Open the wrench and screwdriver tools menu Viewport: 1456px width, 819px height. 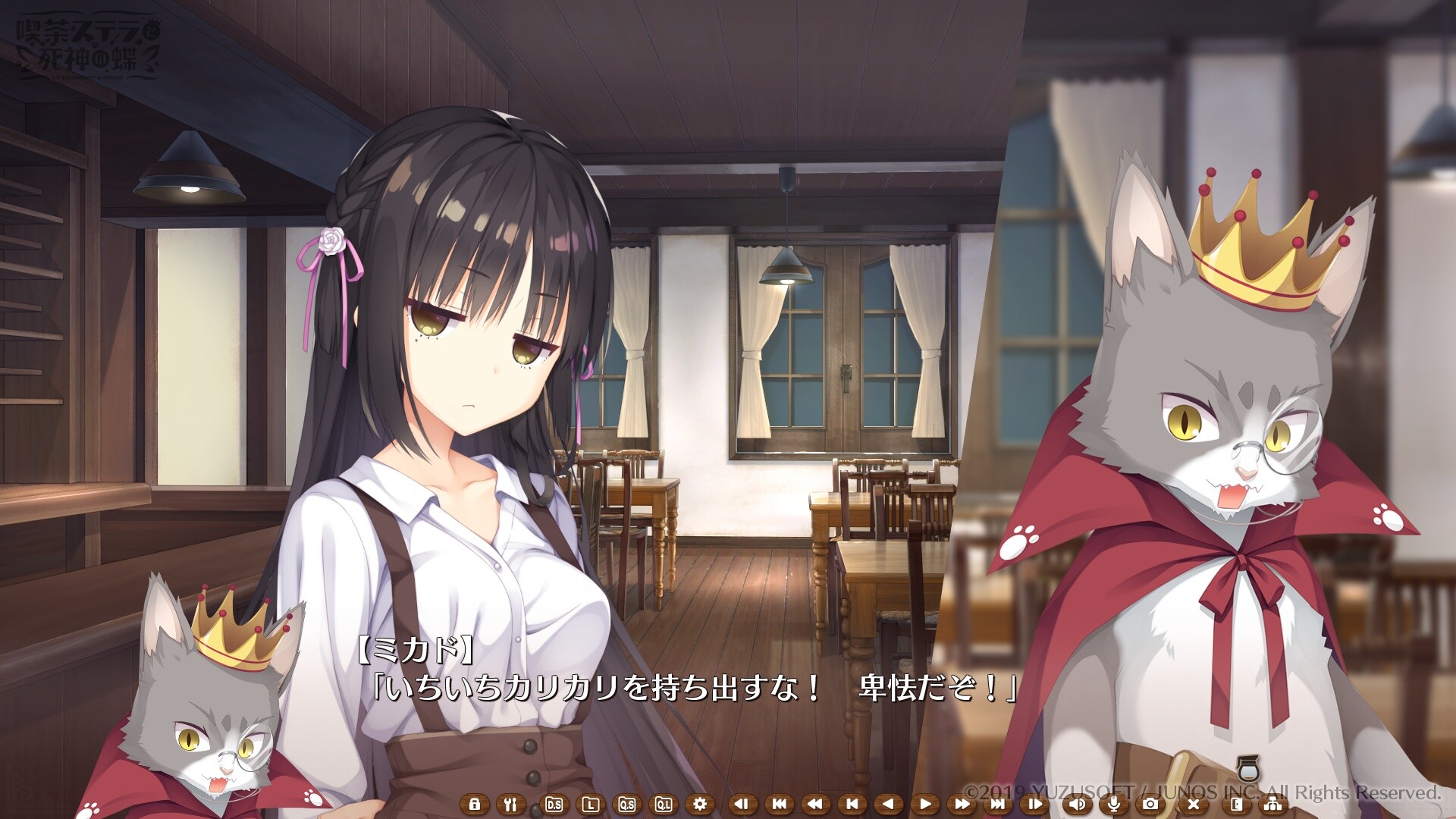coord(511,804)
